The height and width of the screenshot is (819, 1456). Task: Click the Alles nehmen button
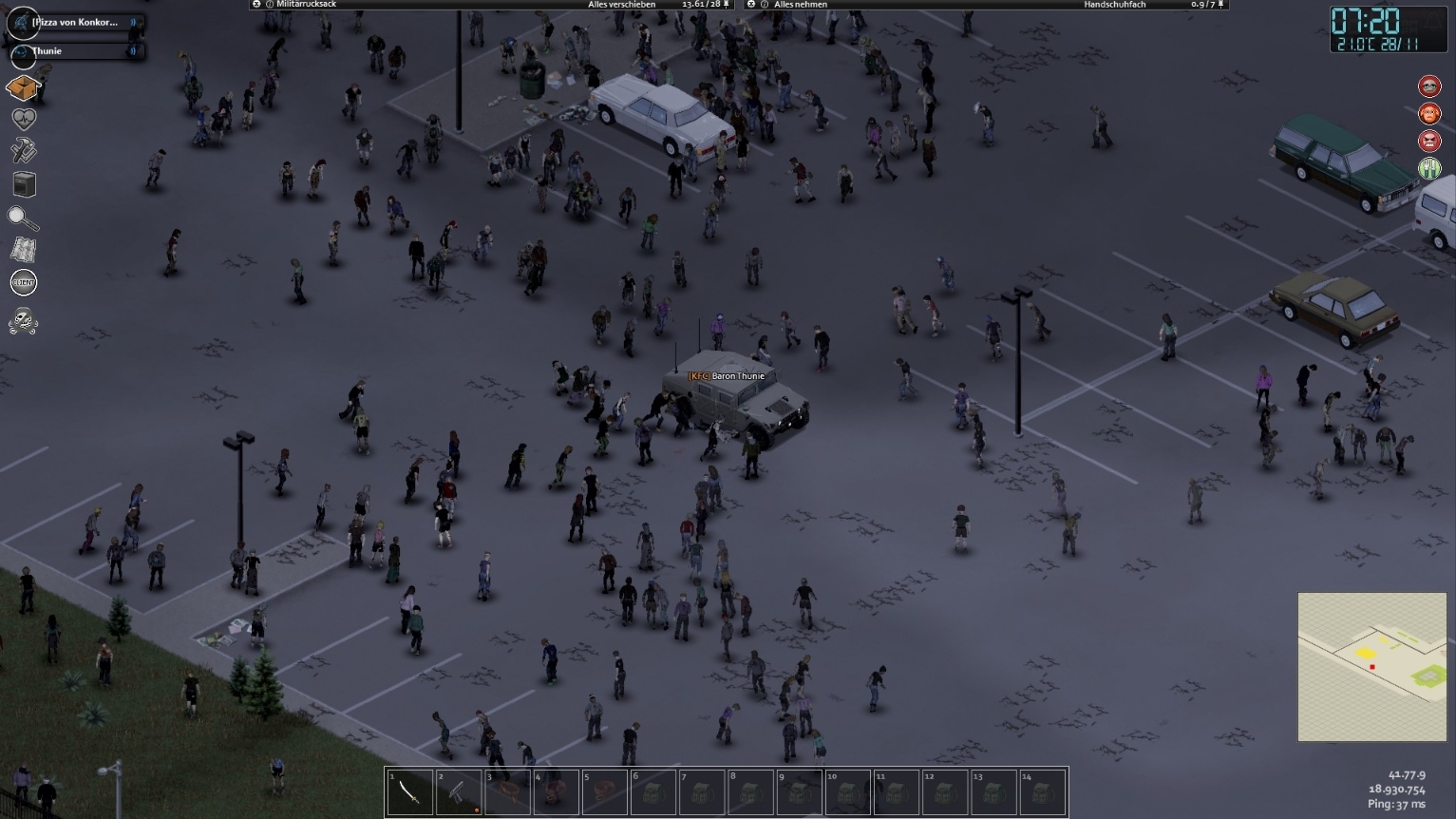(800, 4)
